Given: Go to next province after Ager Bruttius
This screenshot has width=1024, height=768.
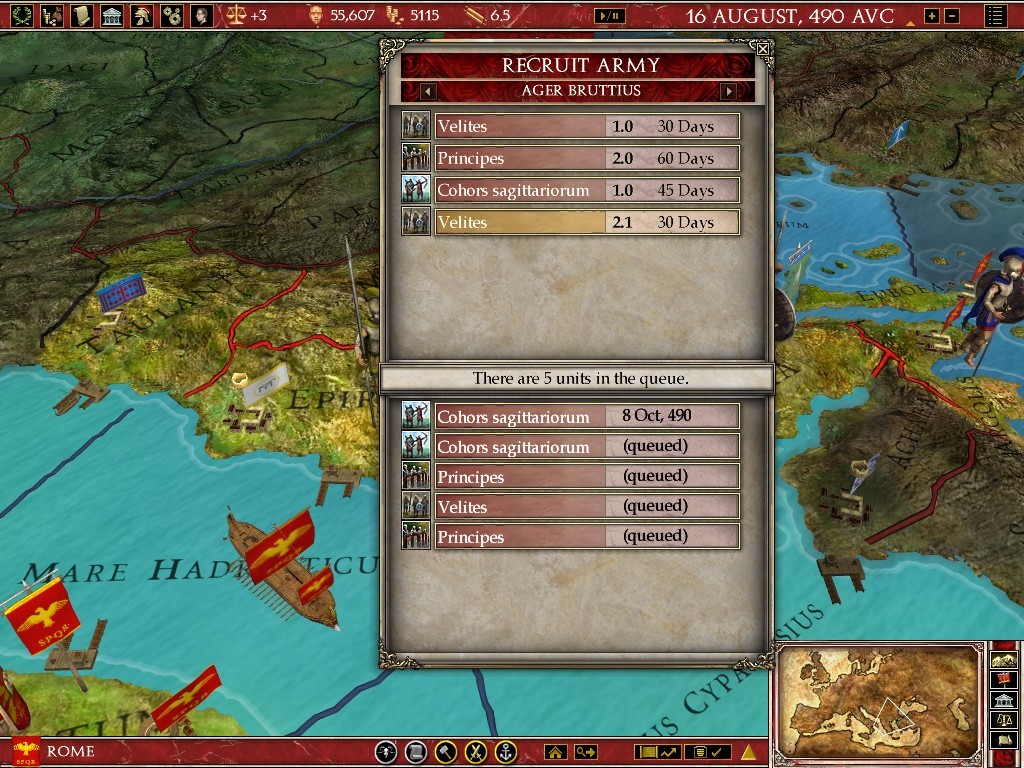Looking at the screenshot, I should 728,91.
